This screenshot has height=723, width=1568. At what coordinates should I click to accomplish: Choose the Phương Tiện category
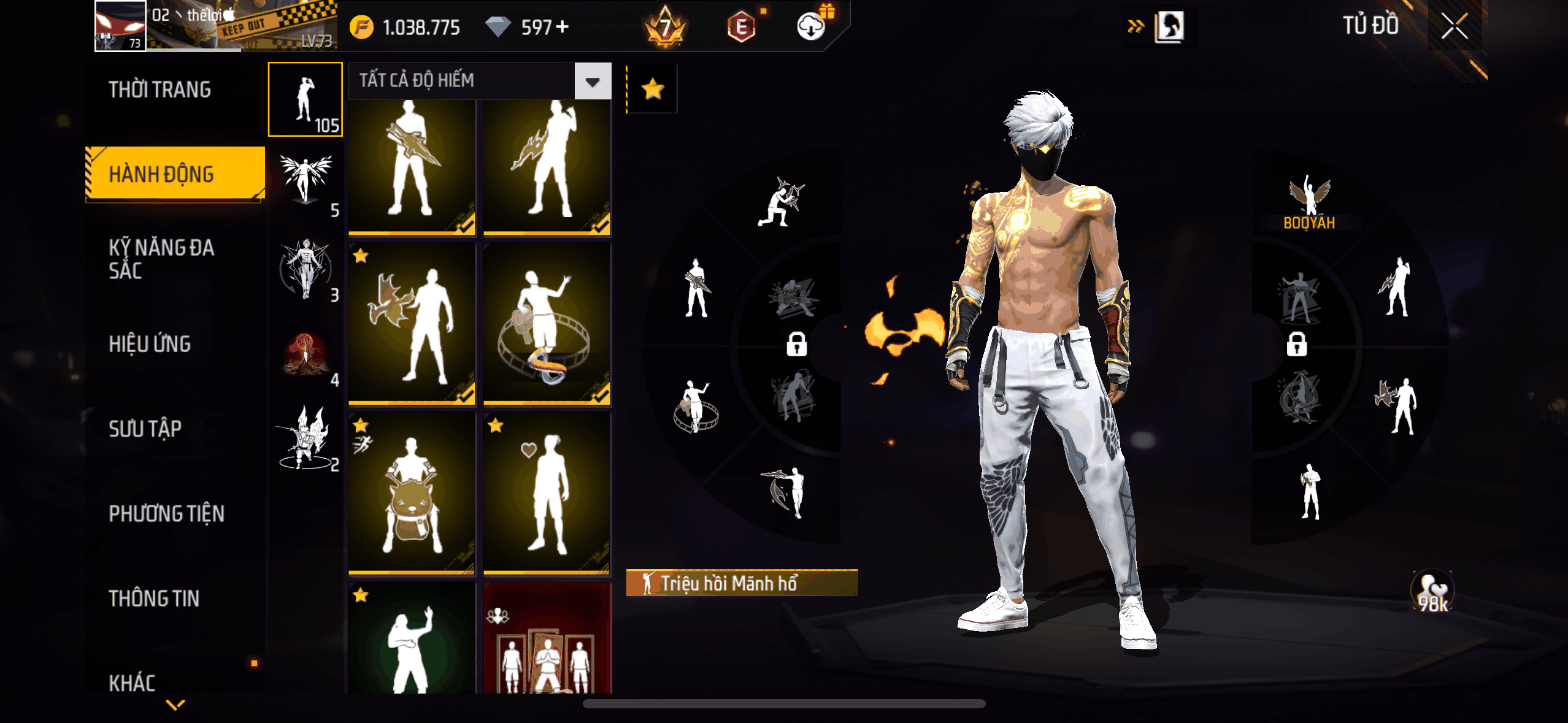pos(166,513)
